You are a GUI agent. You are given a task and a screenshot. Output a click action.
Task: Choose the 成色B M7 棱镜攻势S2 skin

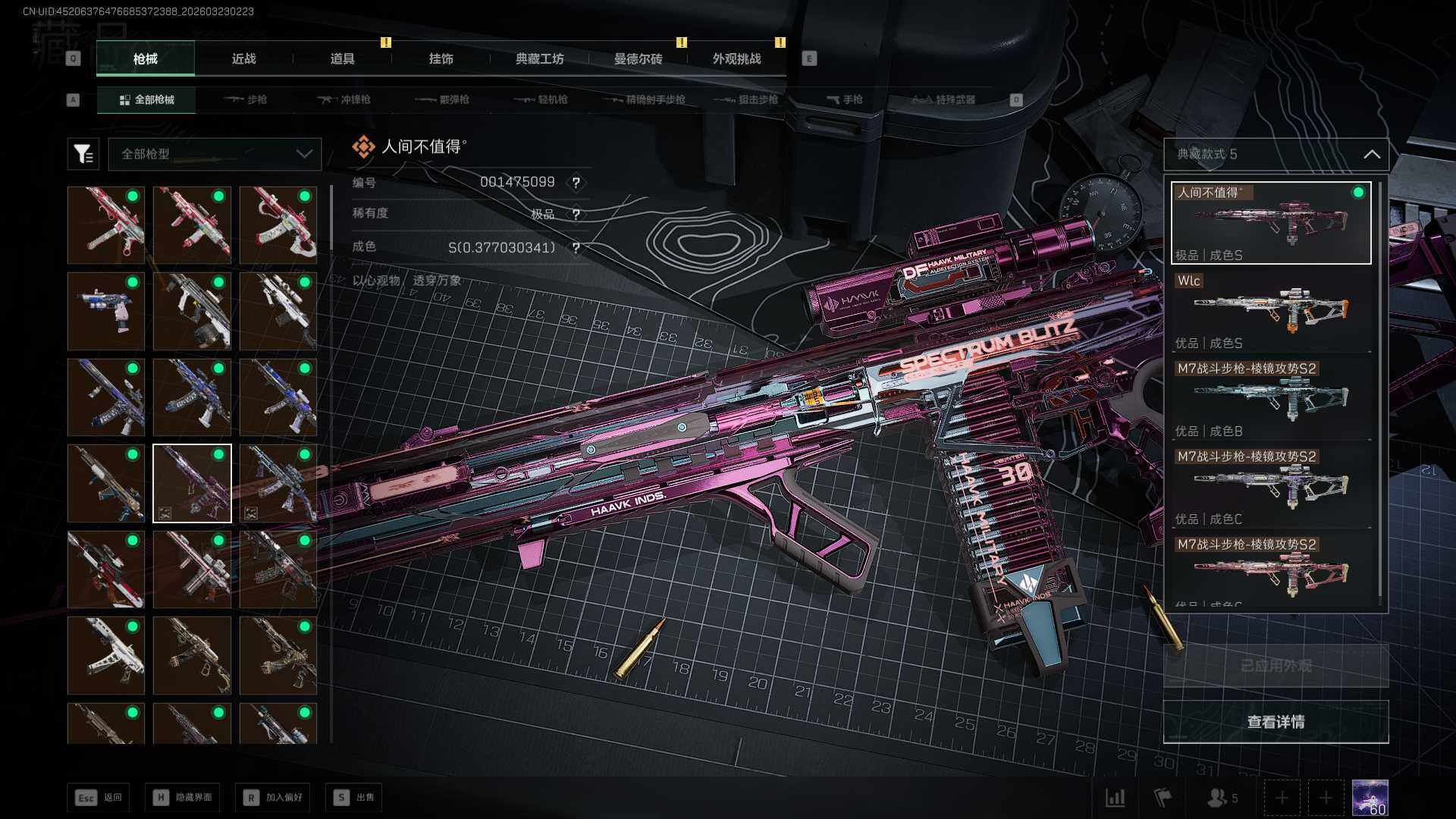[1272, 399]
